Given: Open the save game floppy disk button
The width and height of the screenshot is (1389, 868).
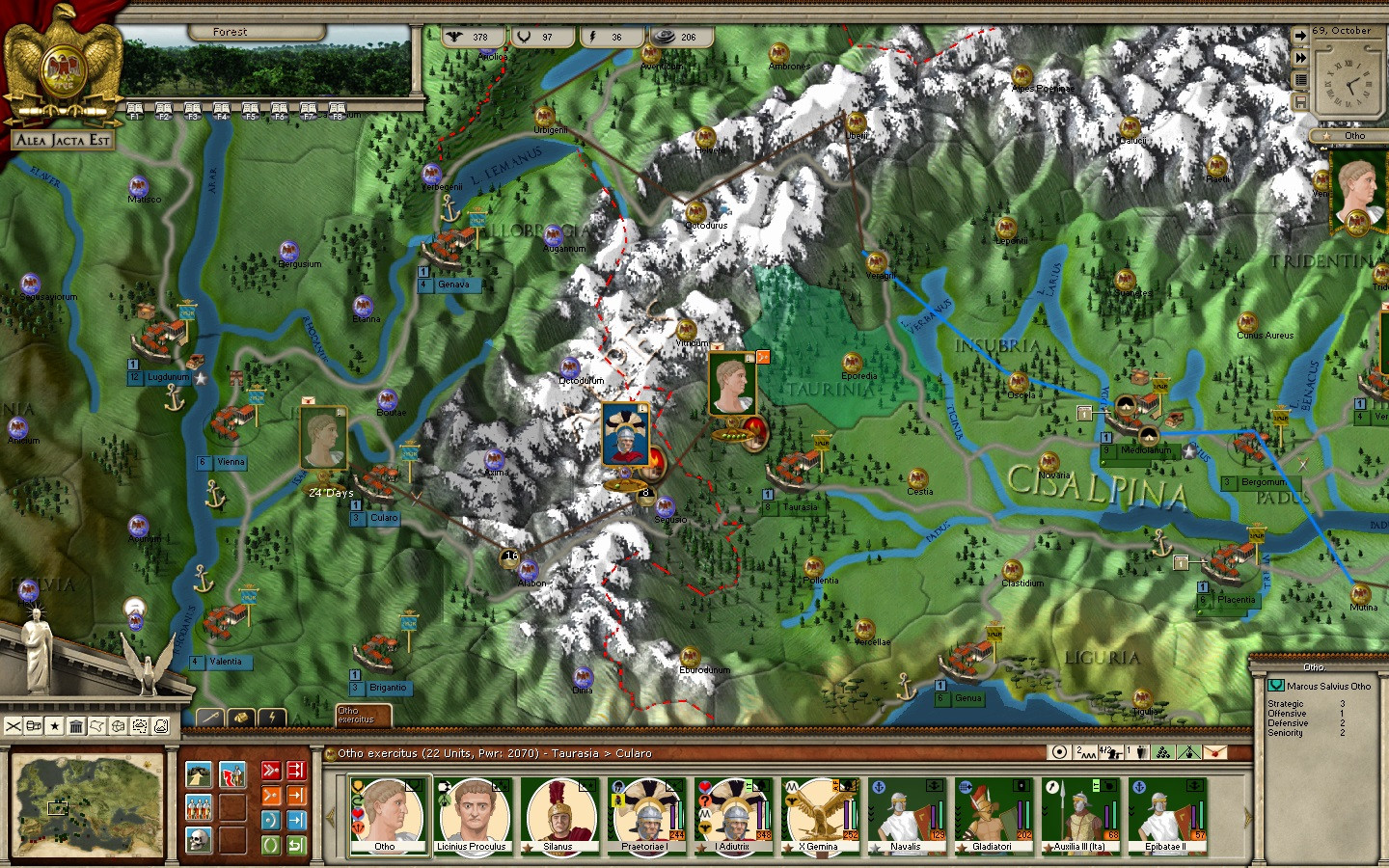Looking at the screenshot, I should point(1300,101).
